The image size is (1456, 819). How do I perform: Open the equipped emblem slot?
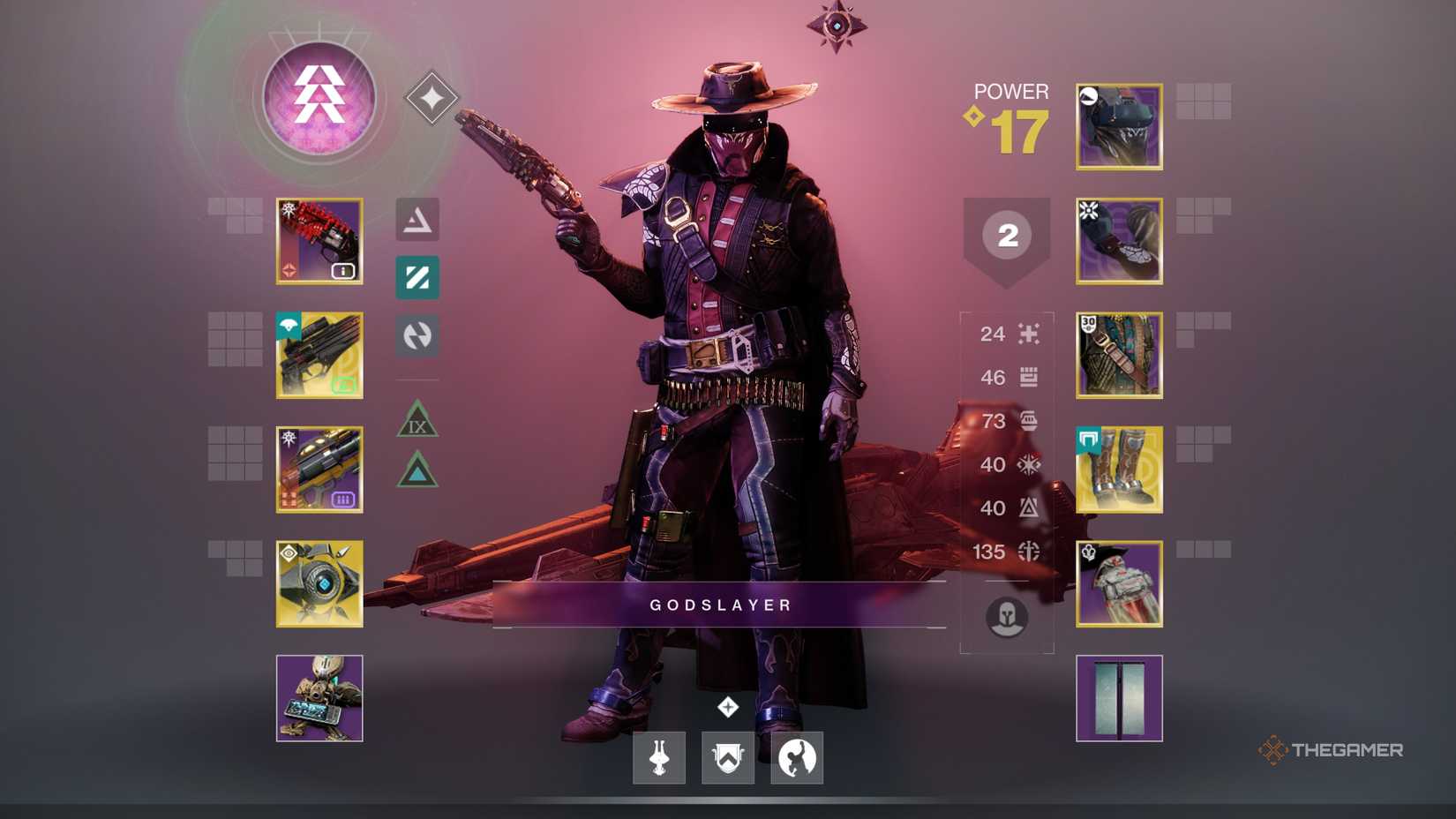tap(1119, 697)
